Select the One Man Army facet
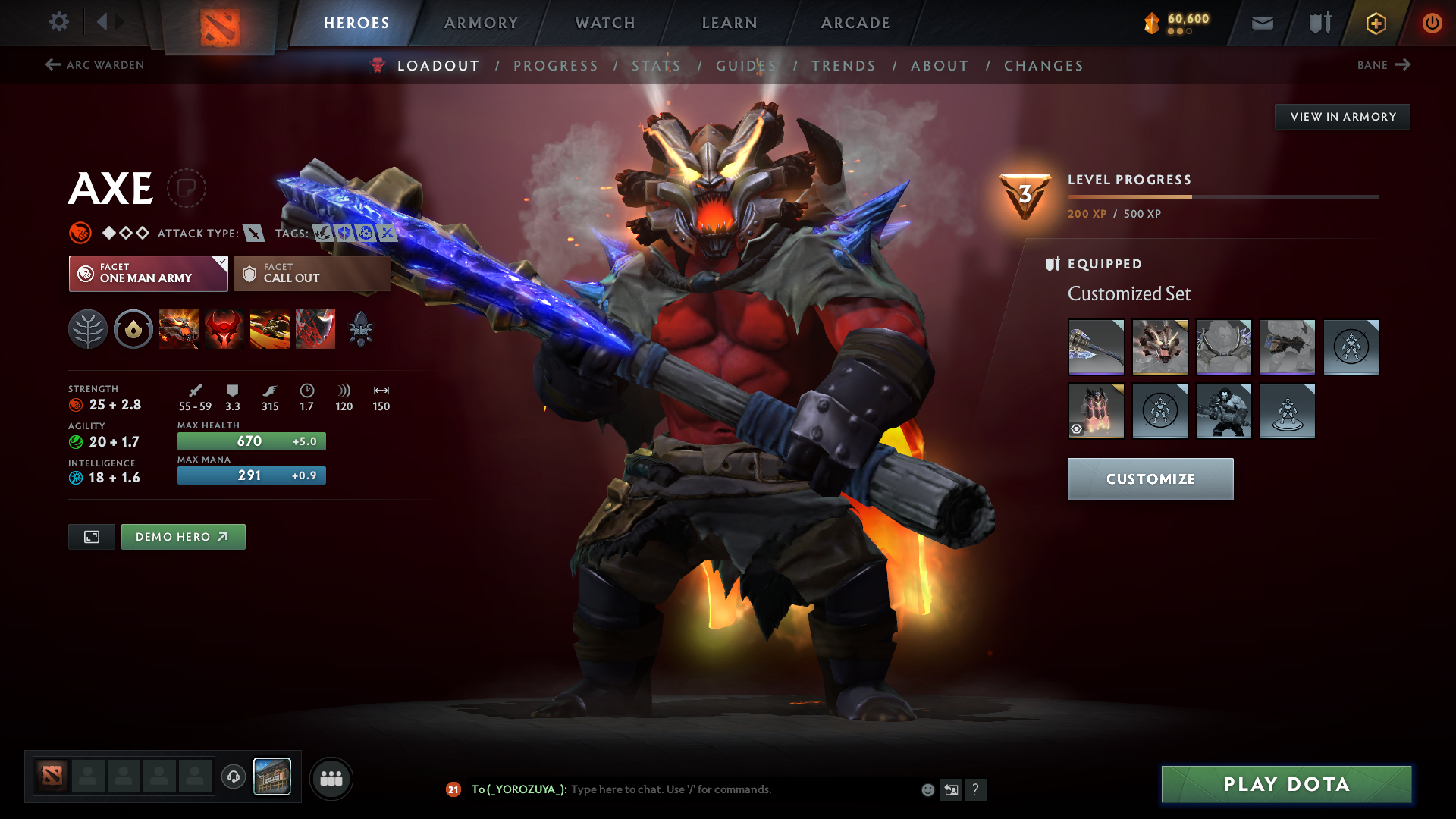 [x=148, y=273]
